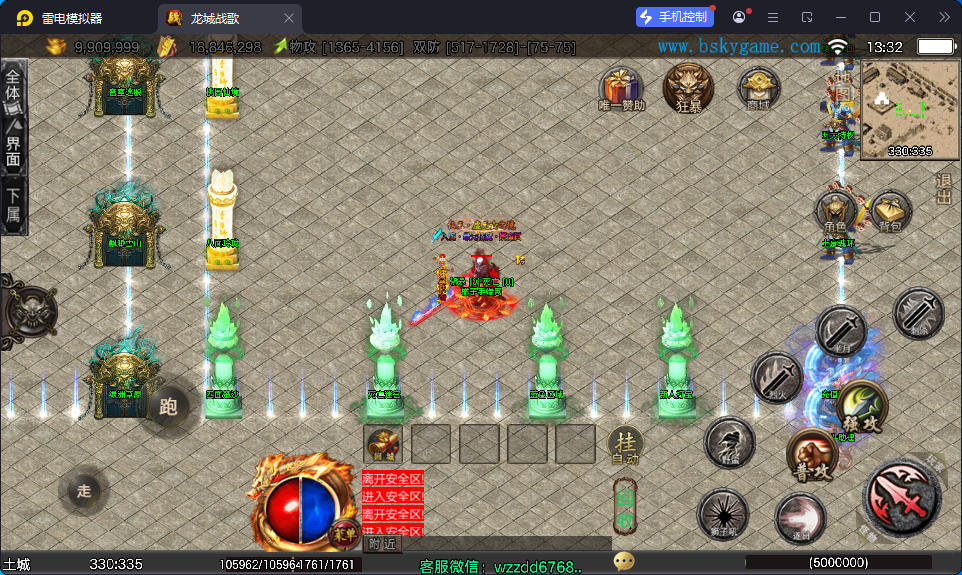Switch to 走 walk mode

[x=84, y=490]
